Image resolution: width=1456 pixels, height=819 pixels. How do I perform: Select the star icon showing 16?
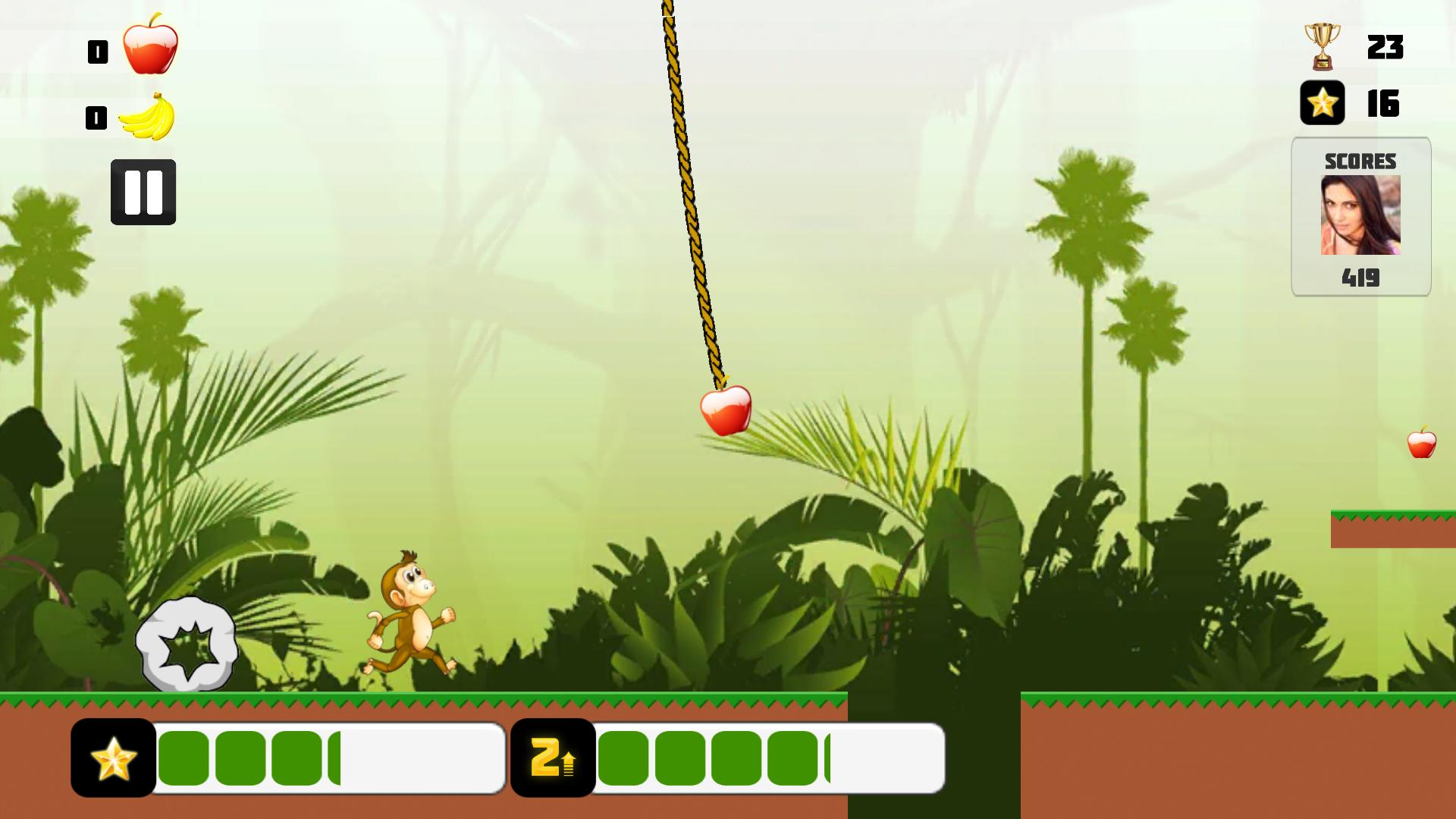click(x=1321, y=102)
